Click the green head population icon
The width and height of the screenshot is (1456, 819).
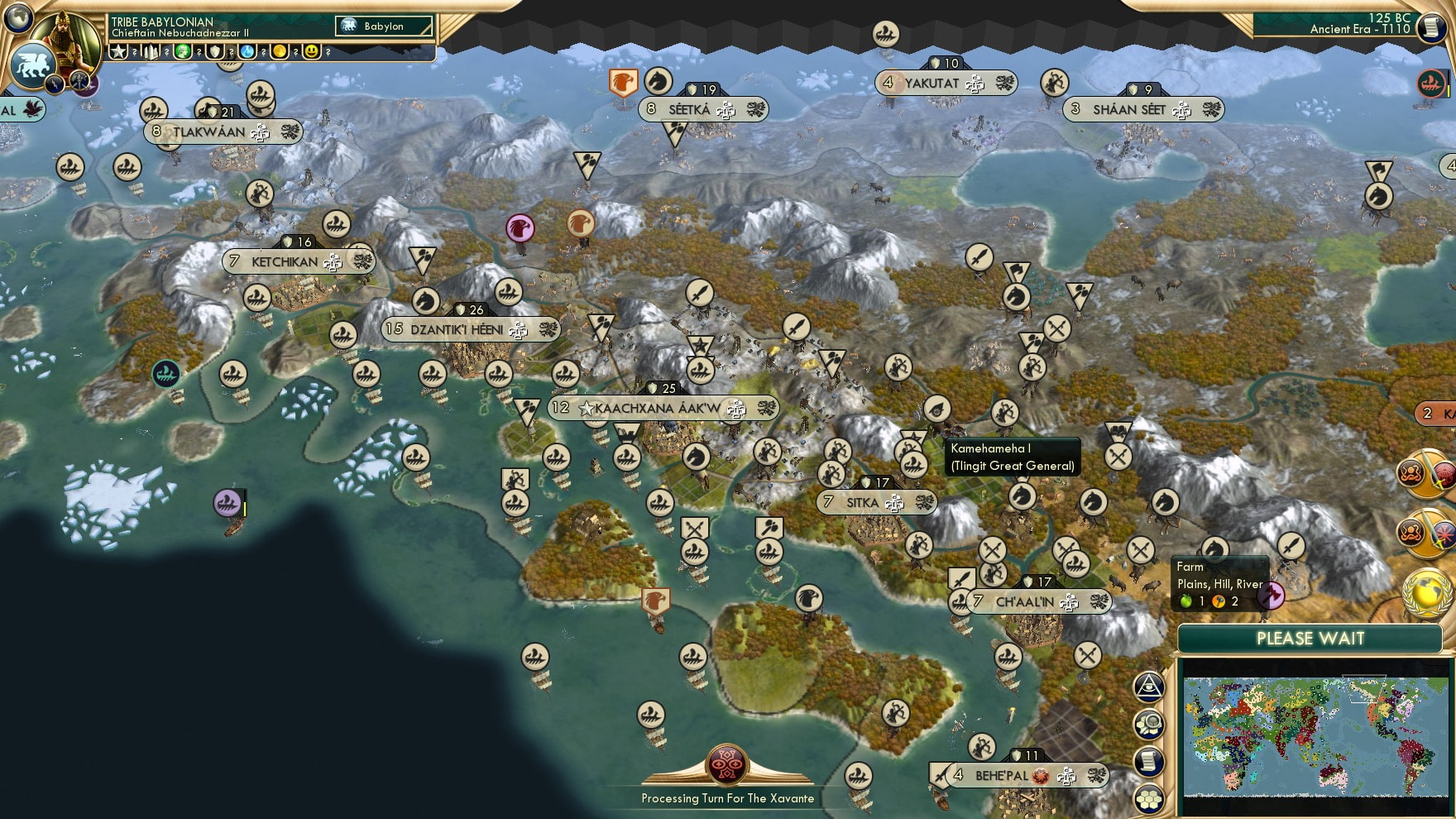pyautogui.click(x=183, y=52)
